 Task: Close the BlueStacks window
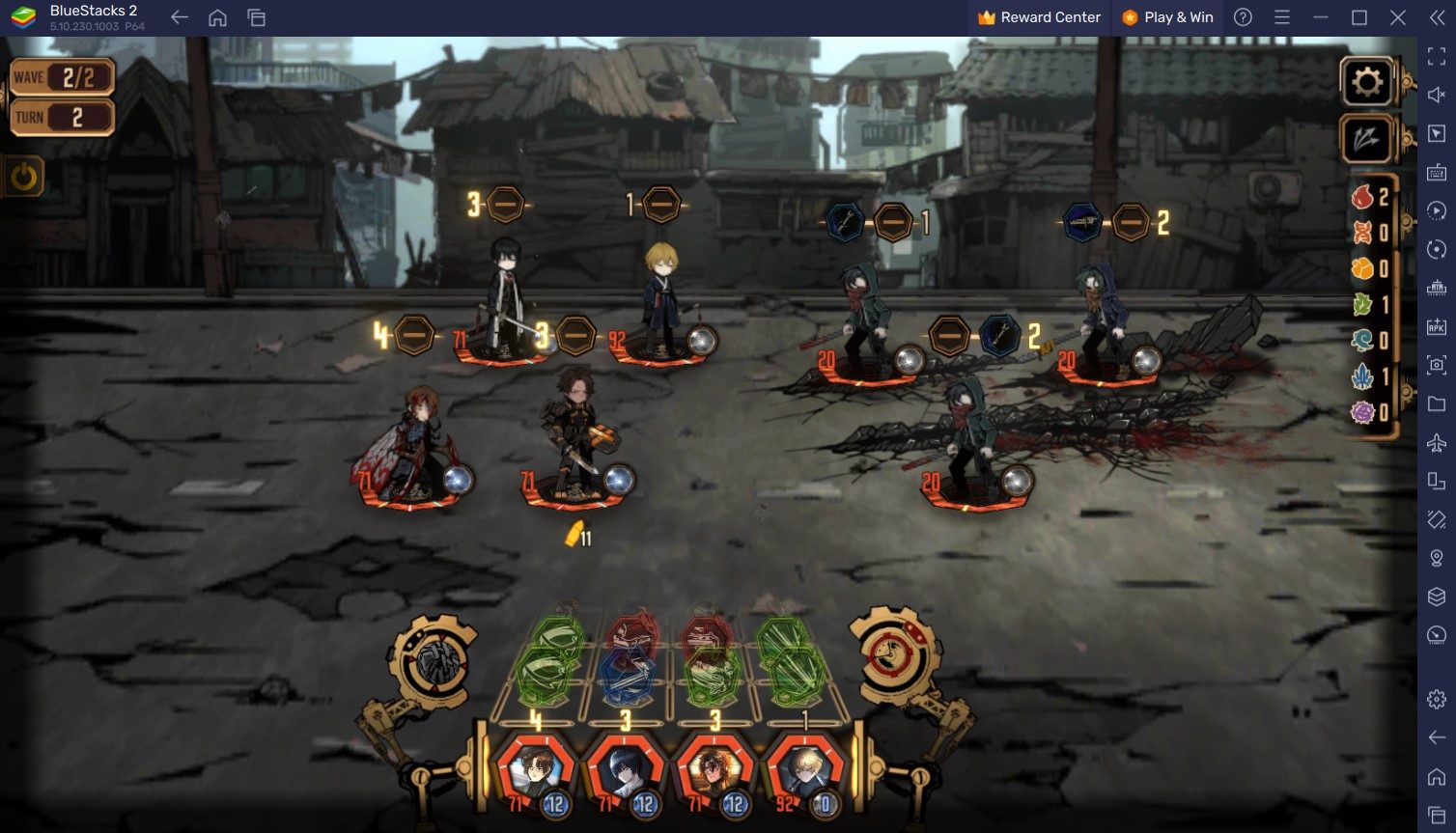[x=1397, y=17]
